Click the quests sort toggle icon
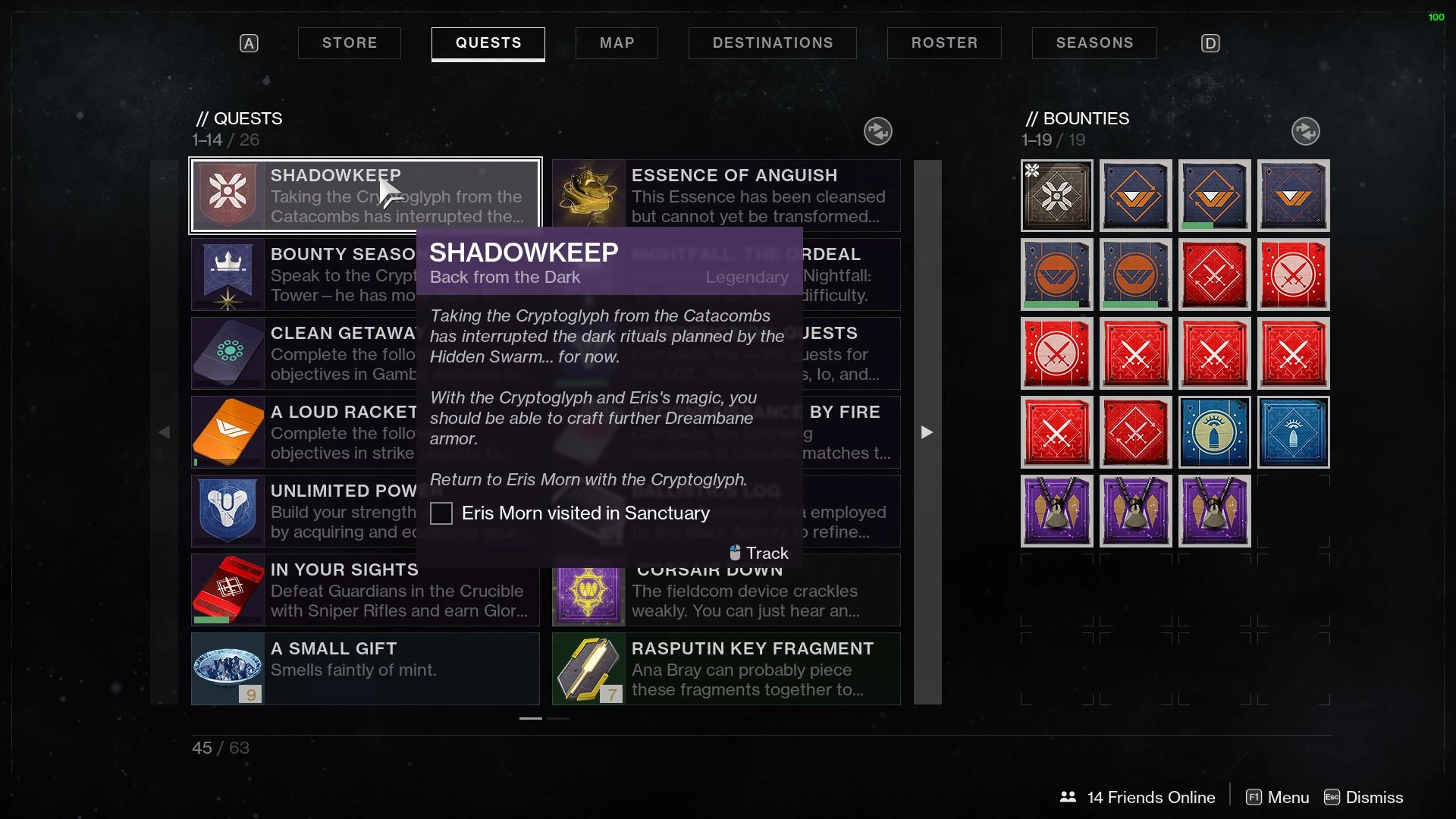This screenshot has height=819, width=1456. 877,131
